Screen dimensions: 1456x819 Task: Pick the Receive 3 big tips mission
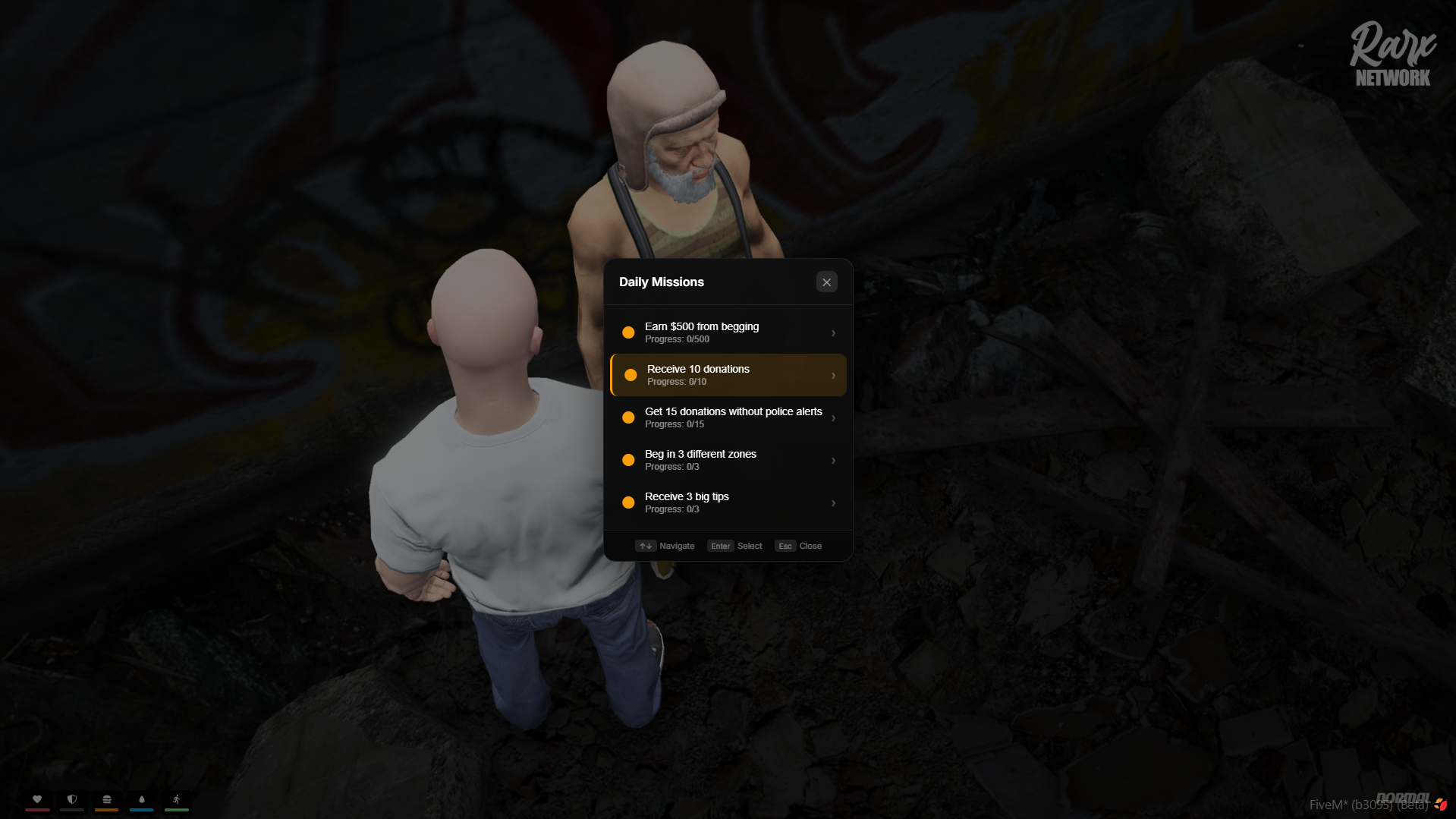pyautogui.click(x=728, y=502)
